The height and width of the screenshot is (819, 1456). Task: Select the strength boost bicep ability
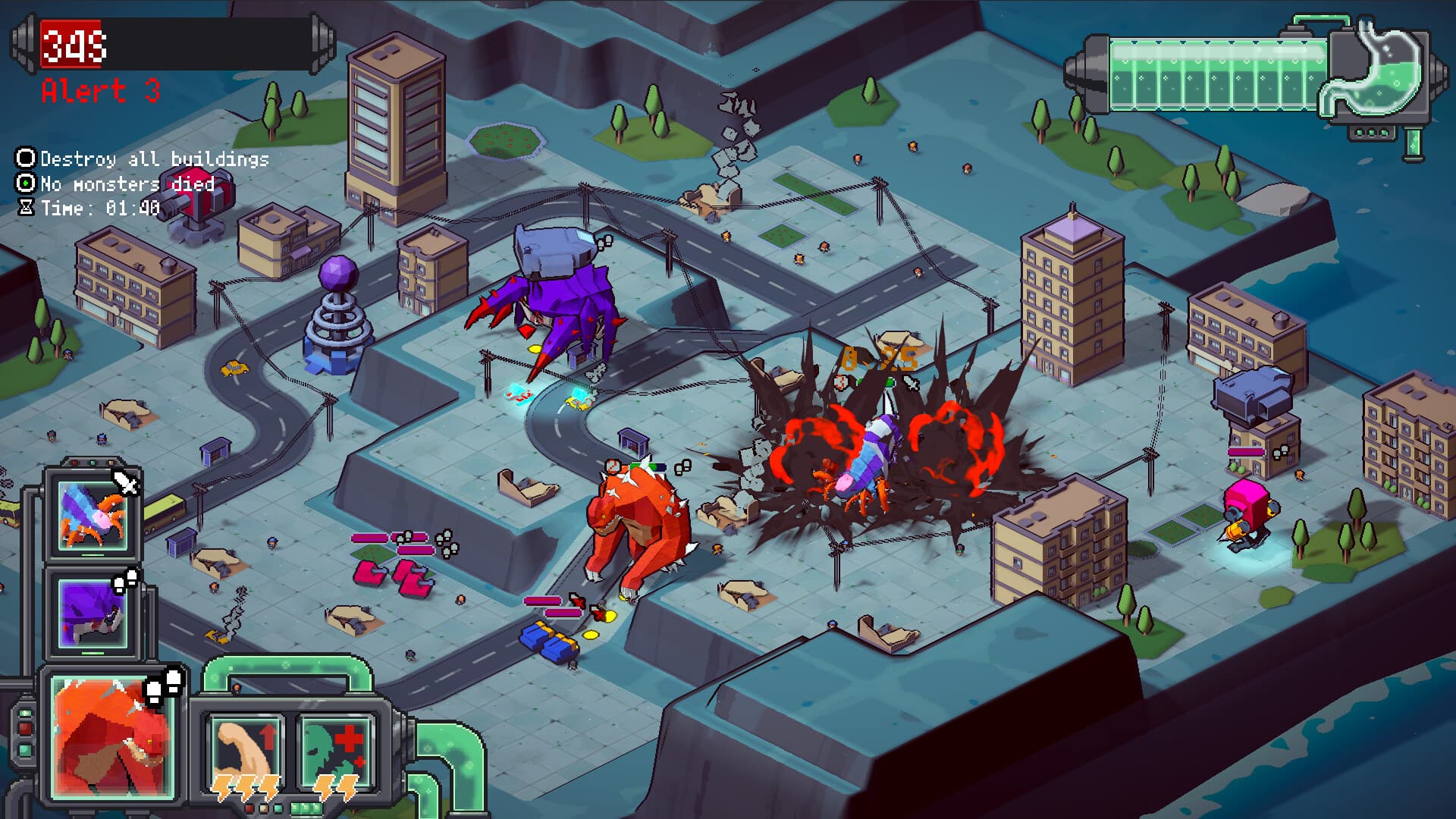[x=246, y=751]
